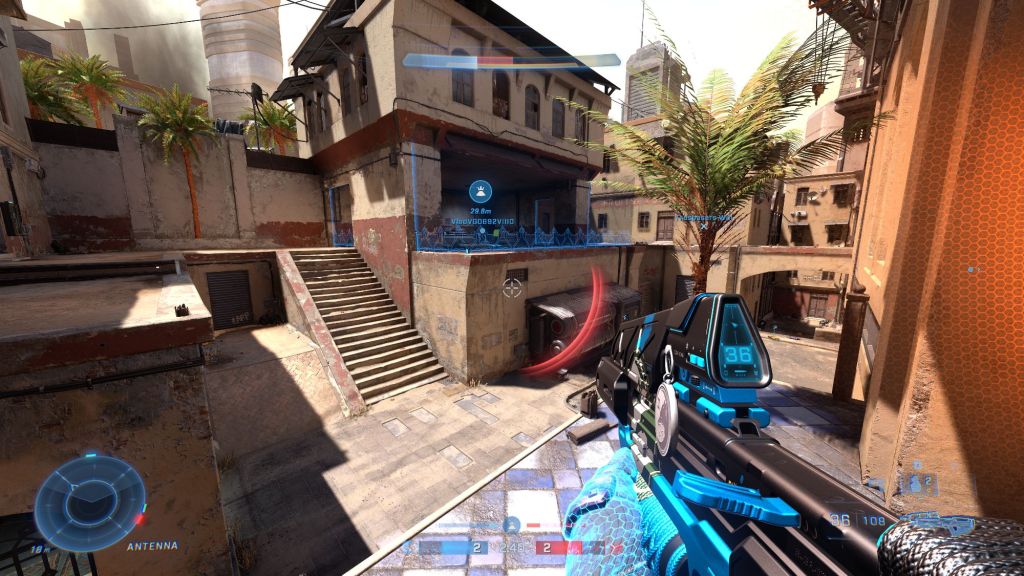This screenshot has height=576, width=1024.
Task: Select the assault rifle weapon icon
Action: [x=935, y=523]
